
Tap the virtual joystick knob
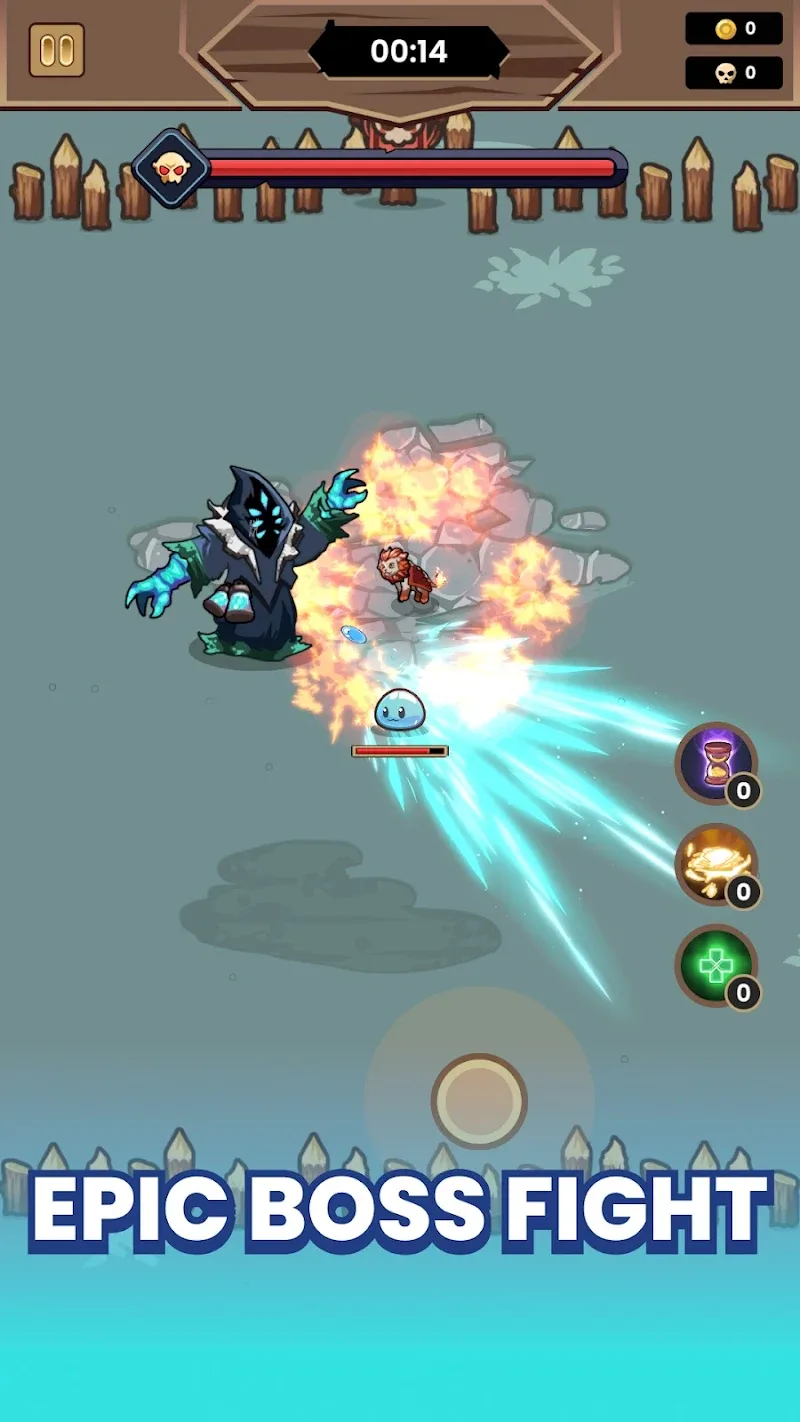479,1100
